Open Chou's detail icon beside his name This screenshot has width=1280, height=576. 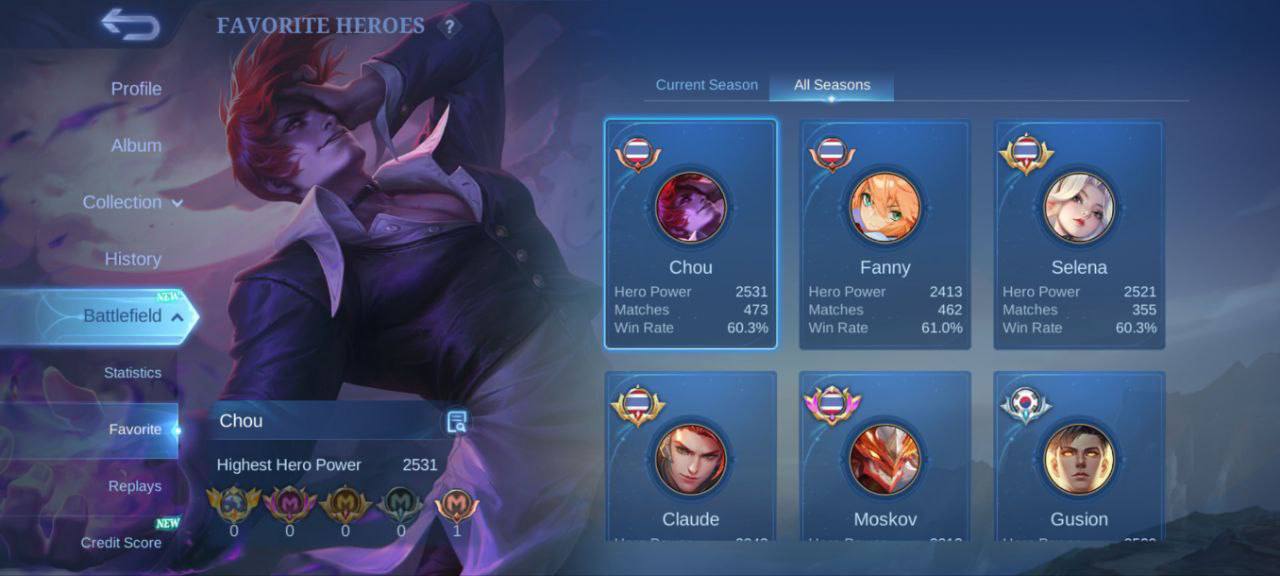coord(457,421)
